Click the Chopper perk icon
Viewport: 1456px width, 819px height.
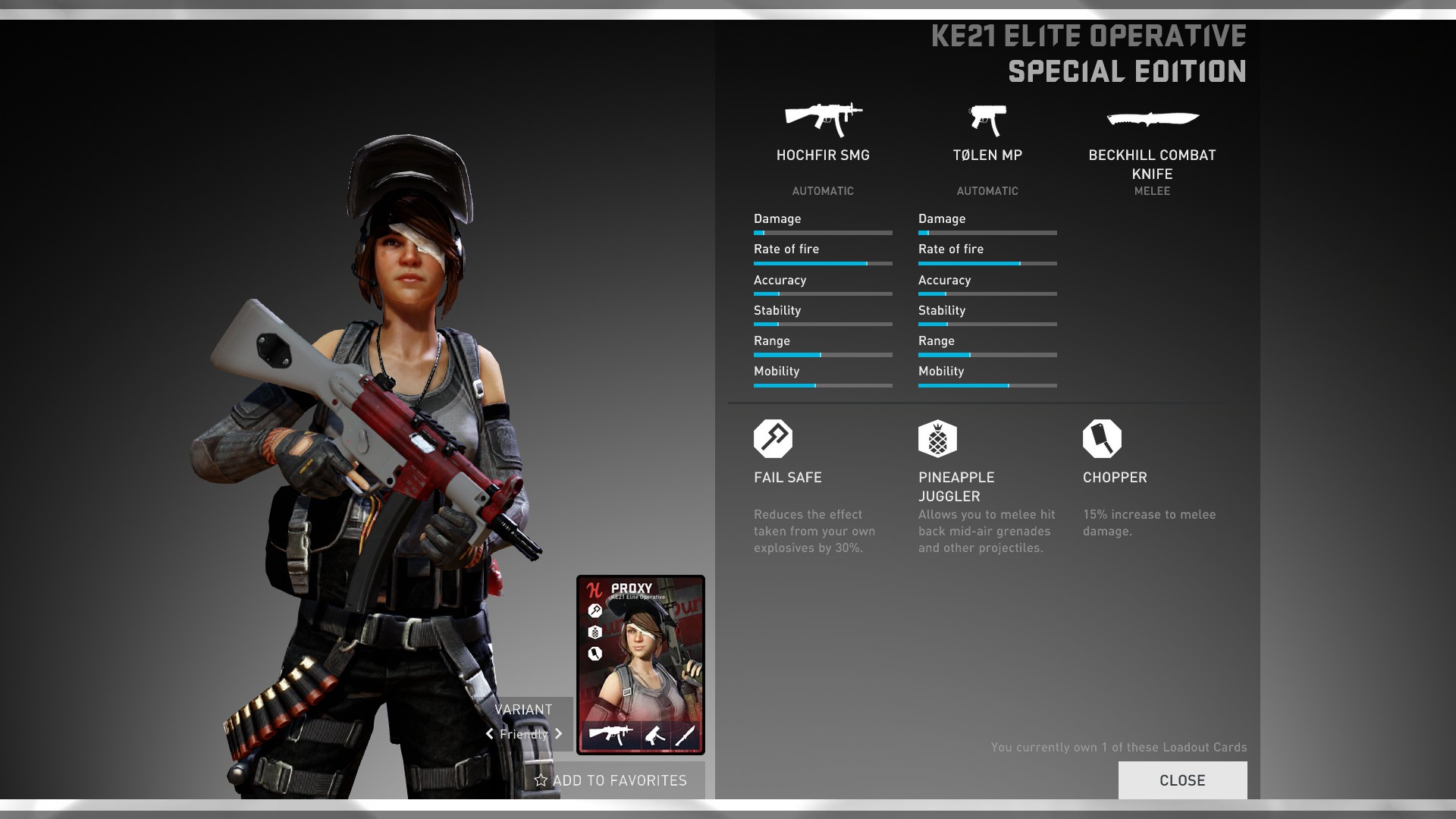1102,438
